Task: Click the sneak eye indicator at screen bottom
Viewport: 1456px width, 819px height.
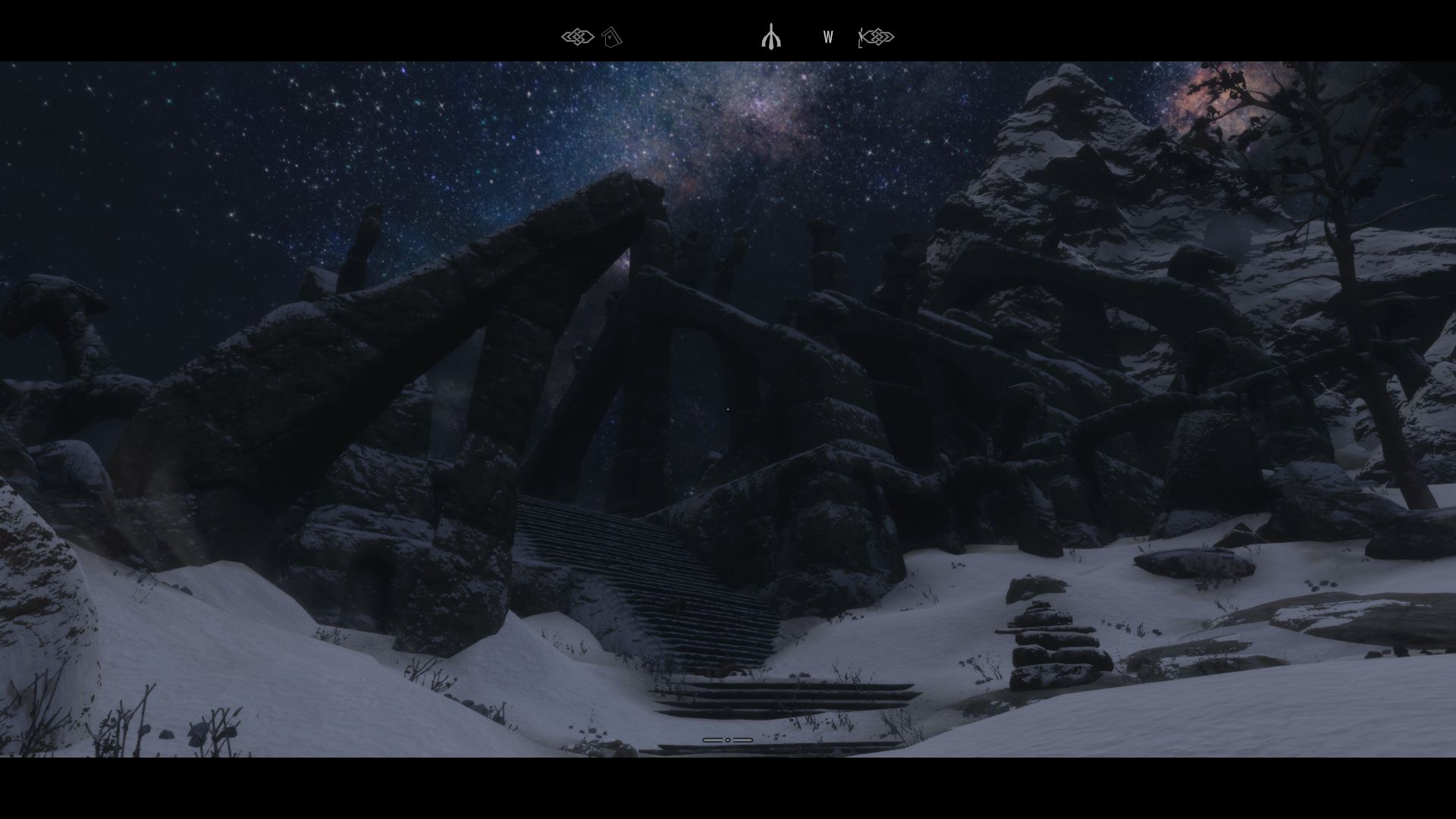Action: click(x=728, y=739)
